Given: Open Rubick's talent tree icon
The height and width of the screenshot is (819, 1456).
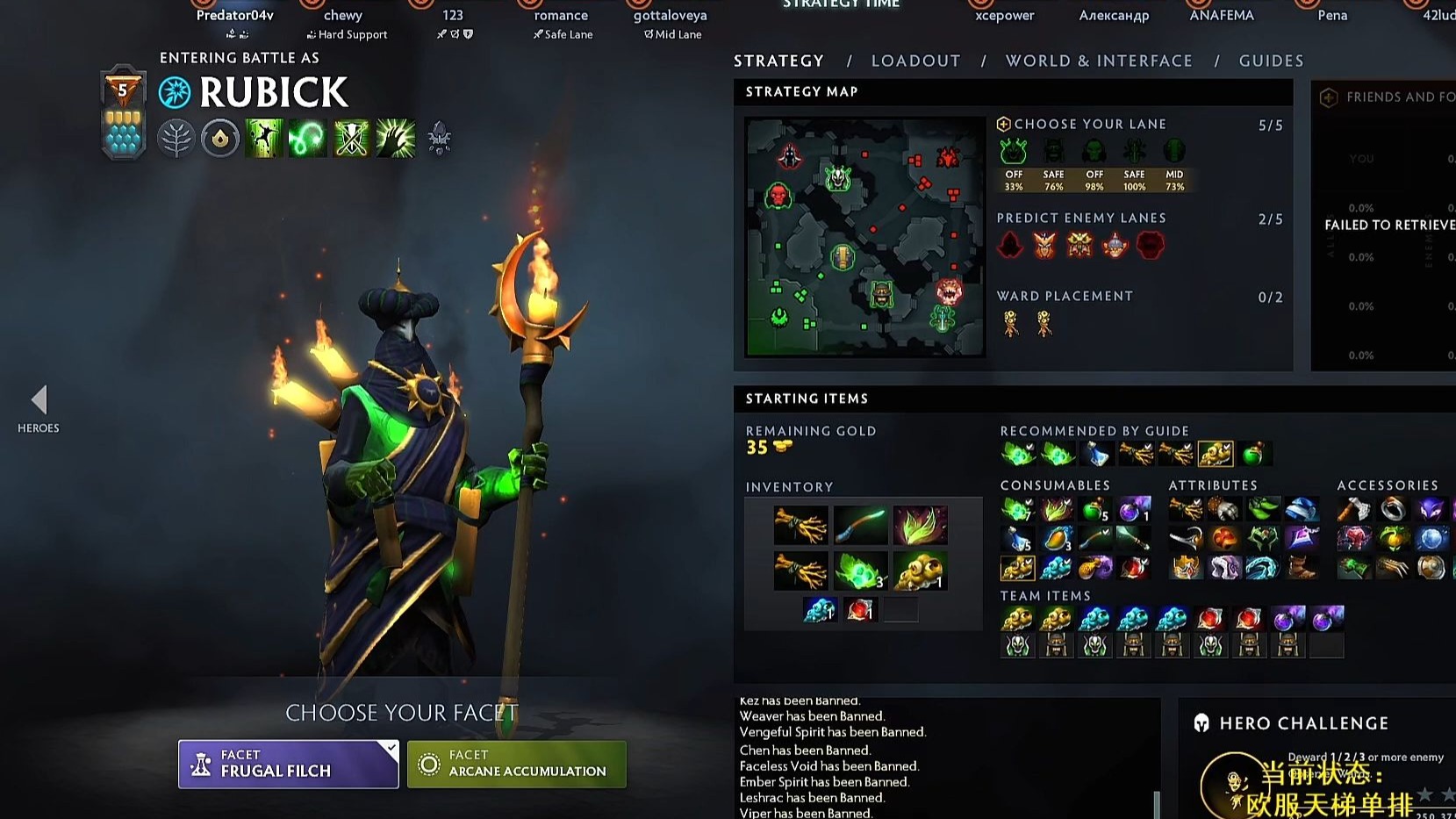Looking at the screenshot, I should 176,139.
